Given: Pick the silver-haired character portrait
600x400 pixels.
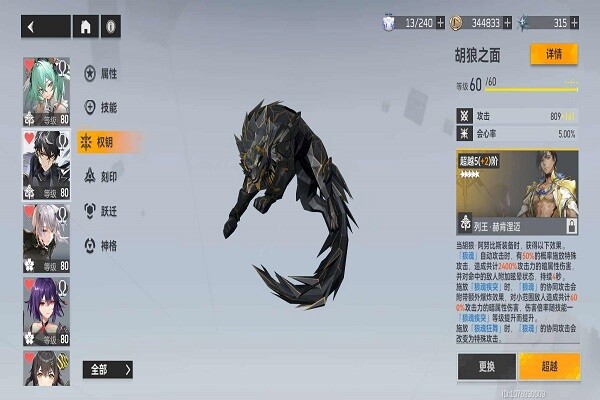Looking at the screenshot, I should (46, 238).
